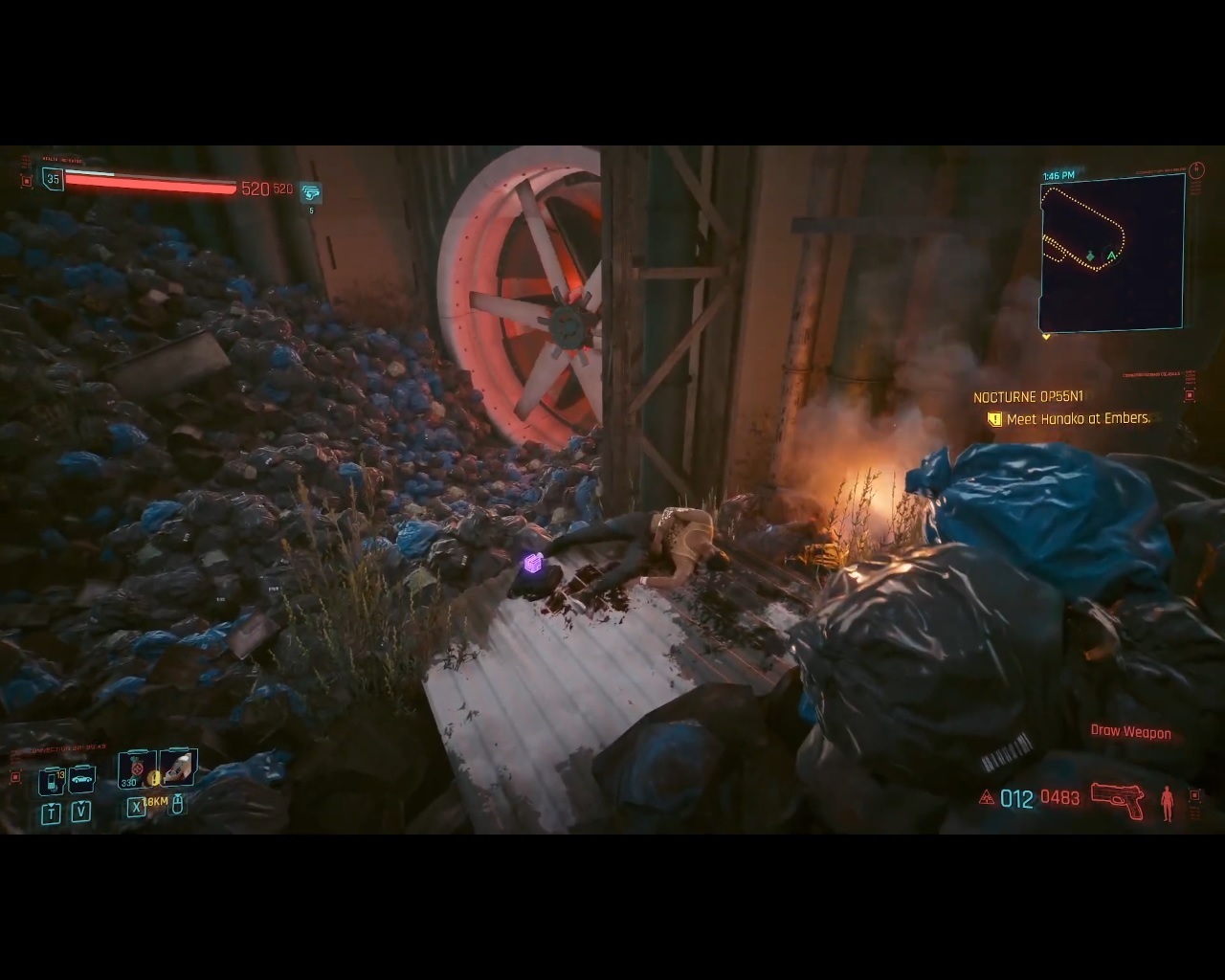Open the phone quick-access slot
The width and height of the screenshot is (1225, 980).
pyautogui.click(x=51, y=781)
